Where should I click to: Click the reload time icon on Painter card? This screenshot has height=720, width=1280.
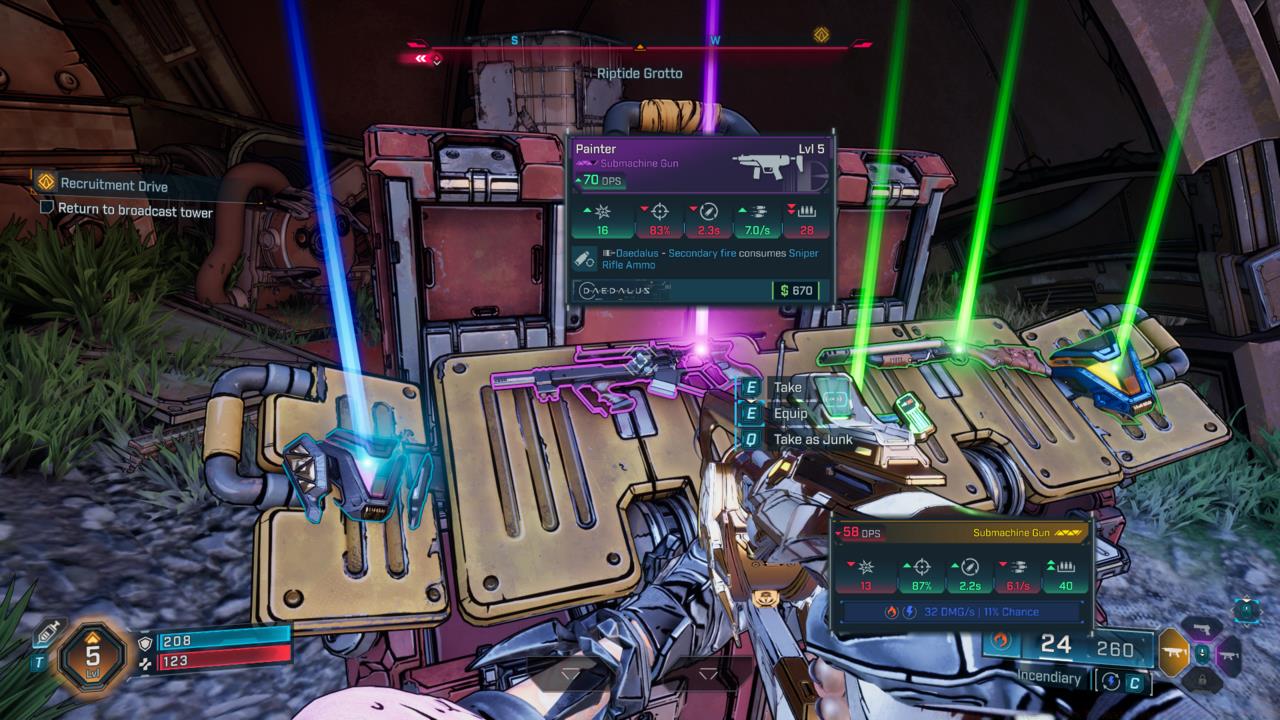[x=709, y=212]
